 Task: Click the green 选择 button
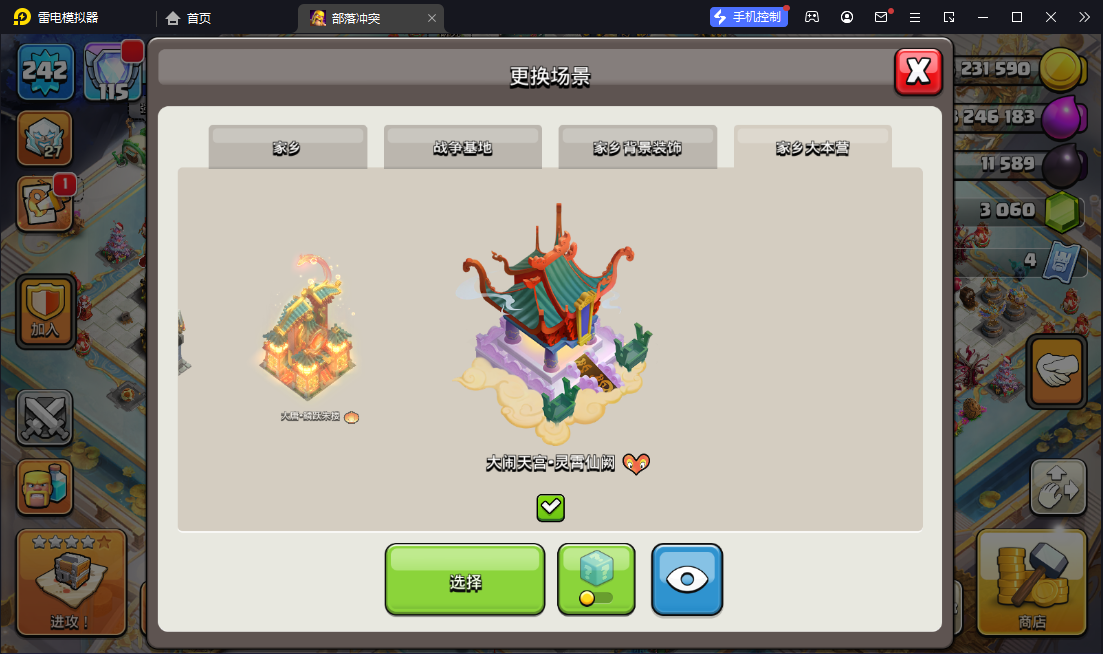[x=465, y=580]
